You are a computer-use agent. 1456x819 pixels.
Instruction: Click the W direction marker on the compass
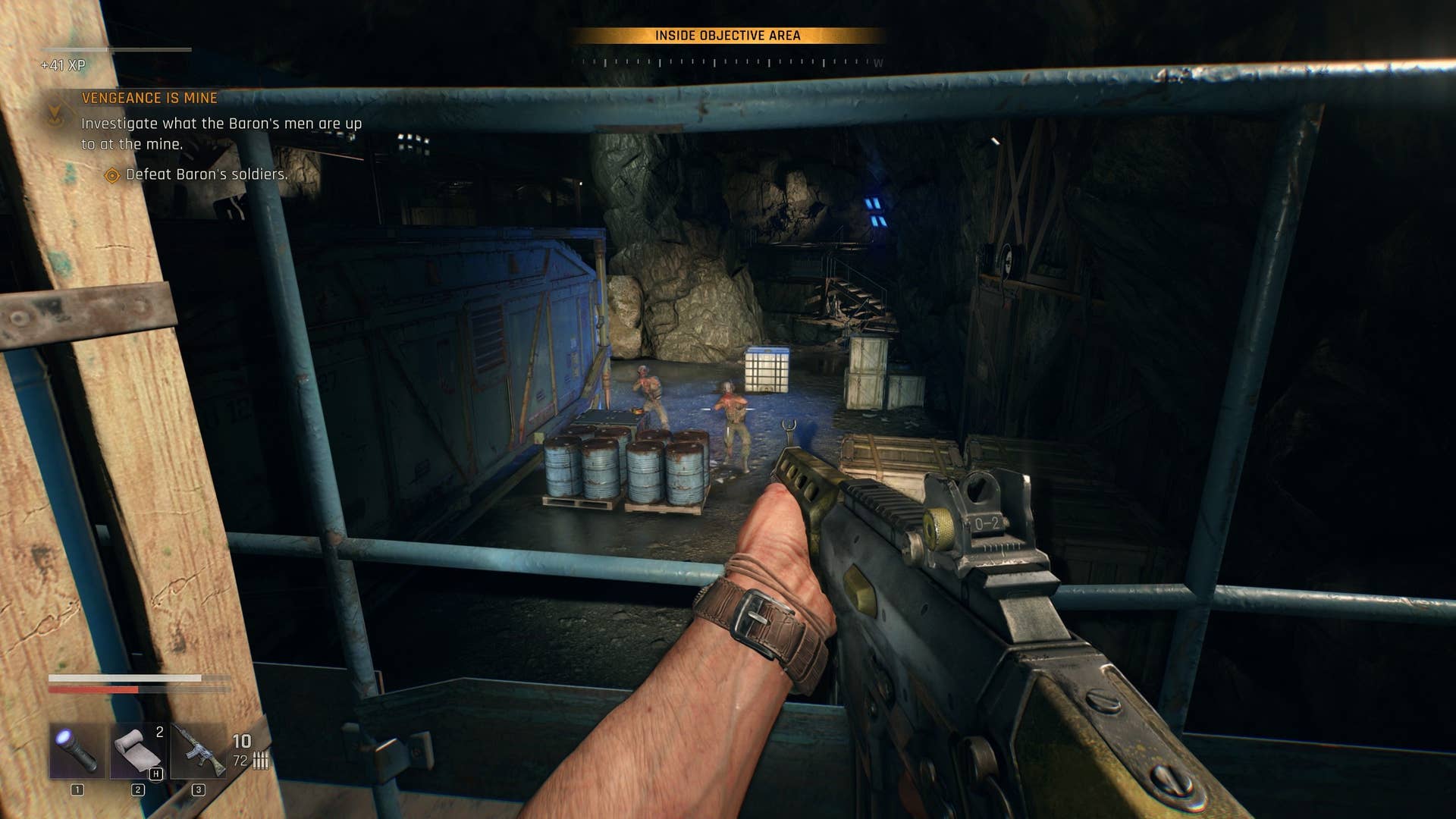[x=877, y=64]
